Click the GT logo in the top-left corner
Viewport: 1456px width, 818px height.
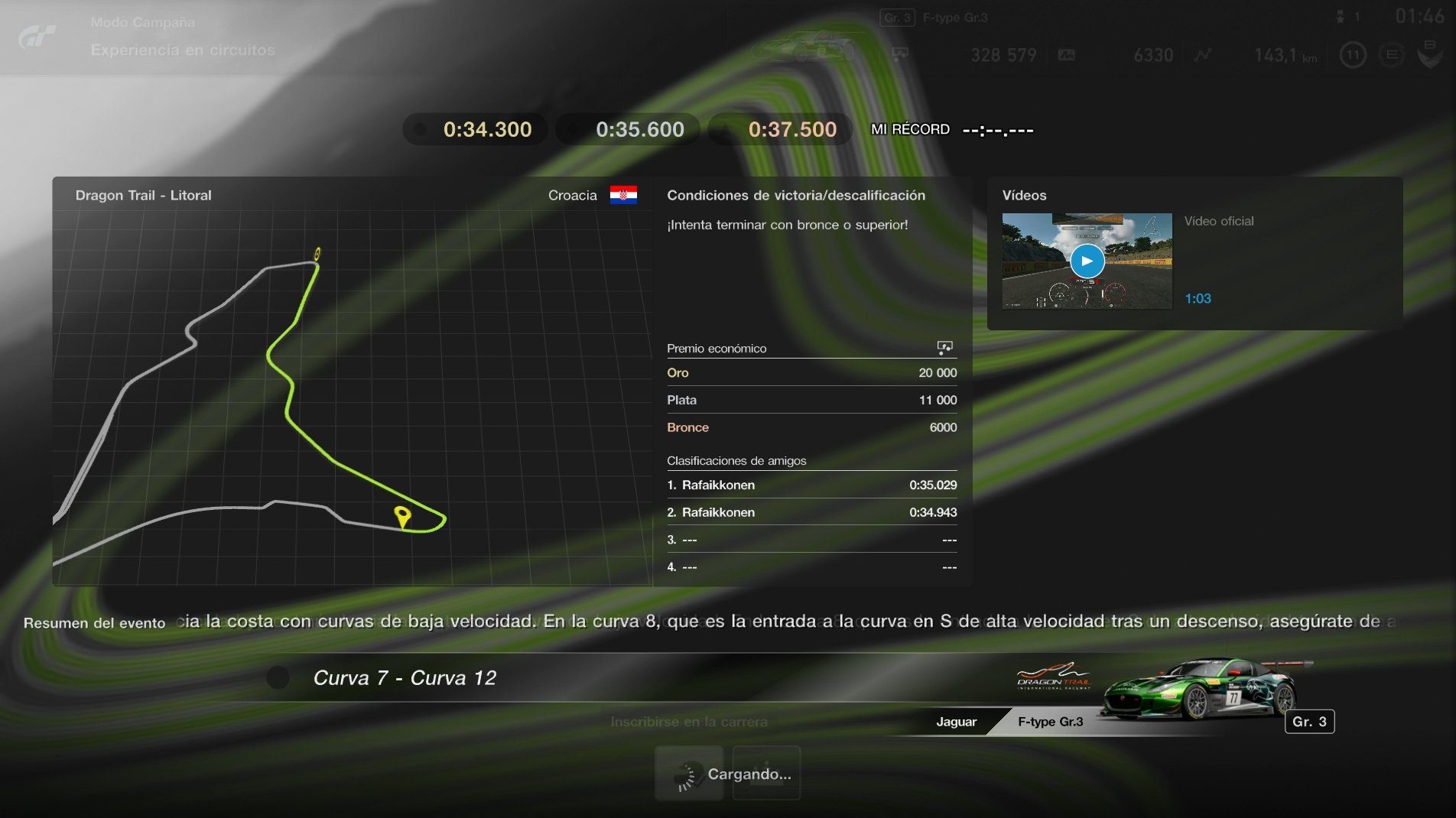37,37
